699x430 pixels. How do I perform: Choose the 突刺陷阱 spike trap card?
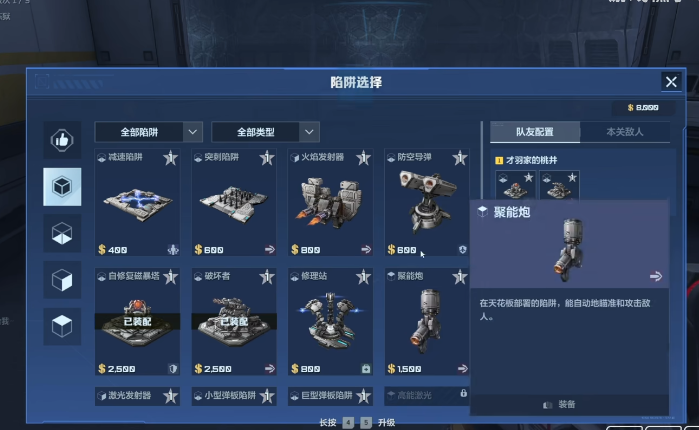(234, 203)
